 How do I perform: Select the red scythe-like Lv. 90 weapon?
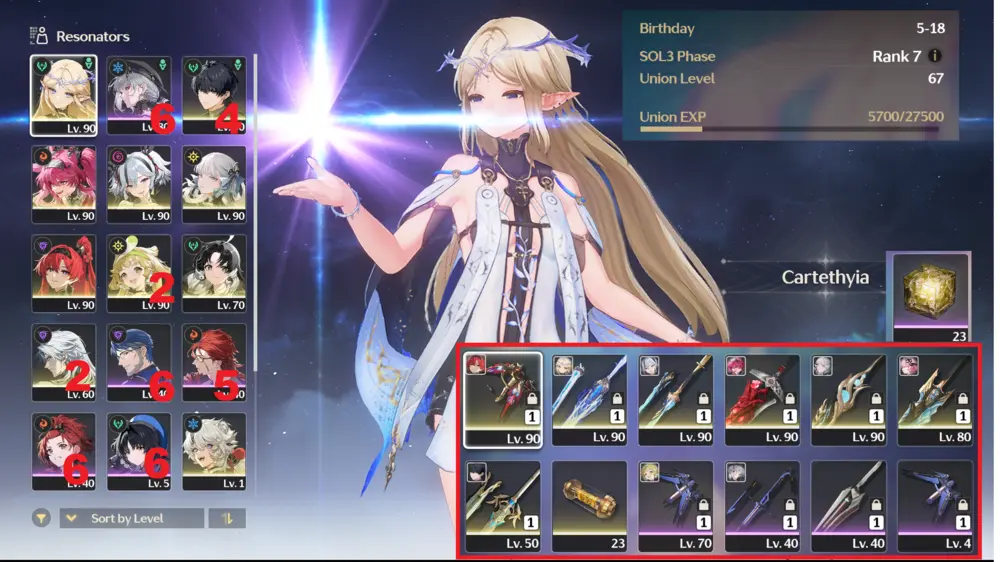tap(762, 398)
